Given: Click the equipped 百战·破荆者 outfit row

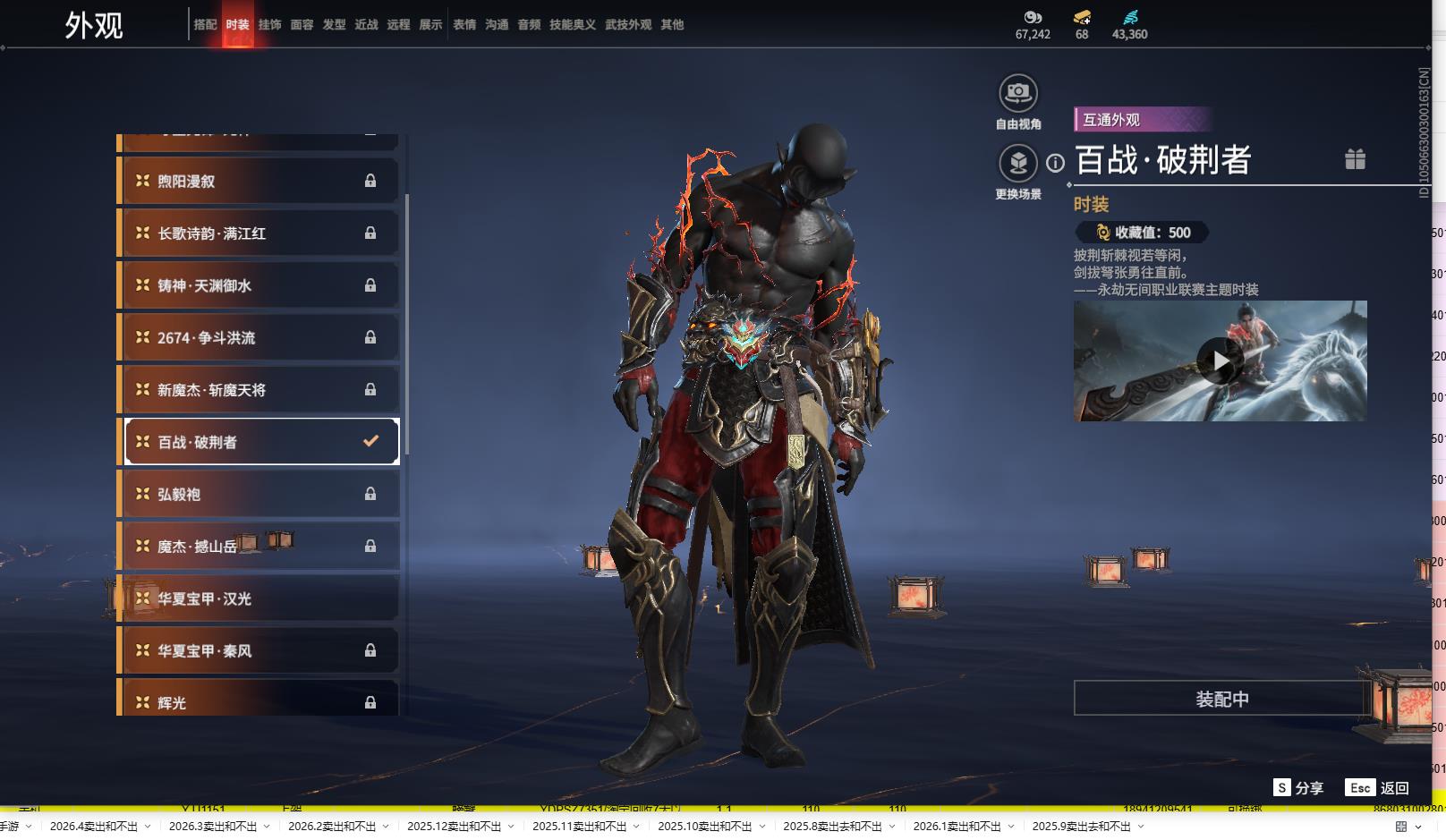Looking at the screenshot, I should (259, 442).
